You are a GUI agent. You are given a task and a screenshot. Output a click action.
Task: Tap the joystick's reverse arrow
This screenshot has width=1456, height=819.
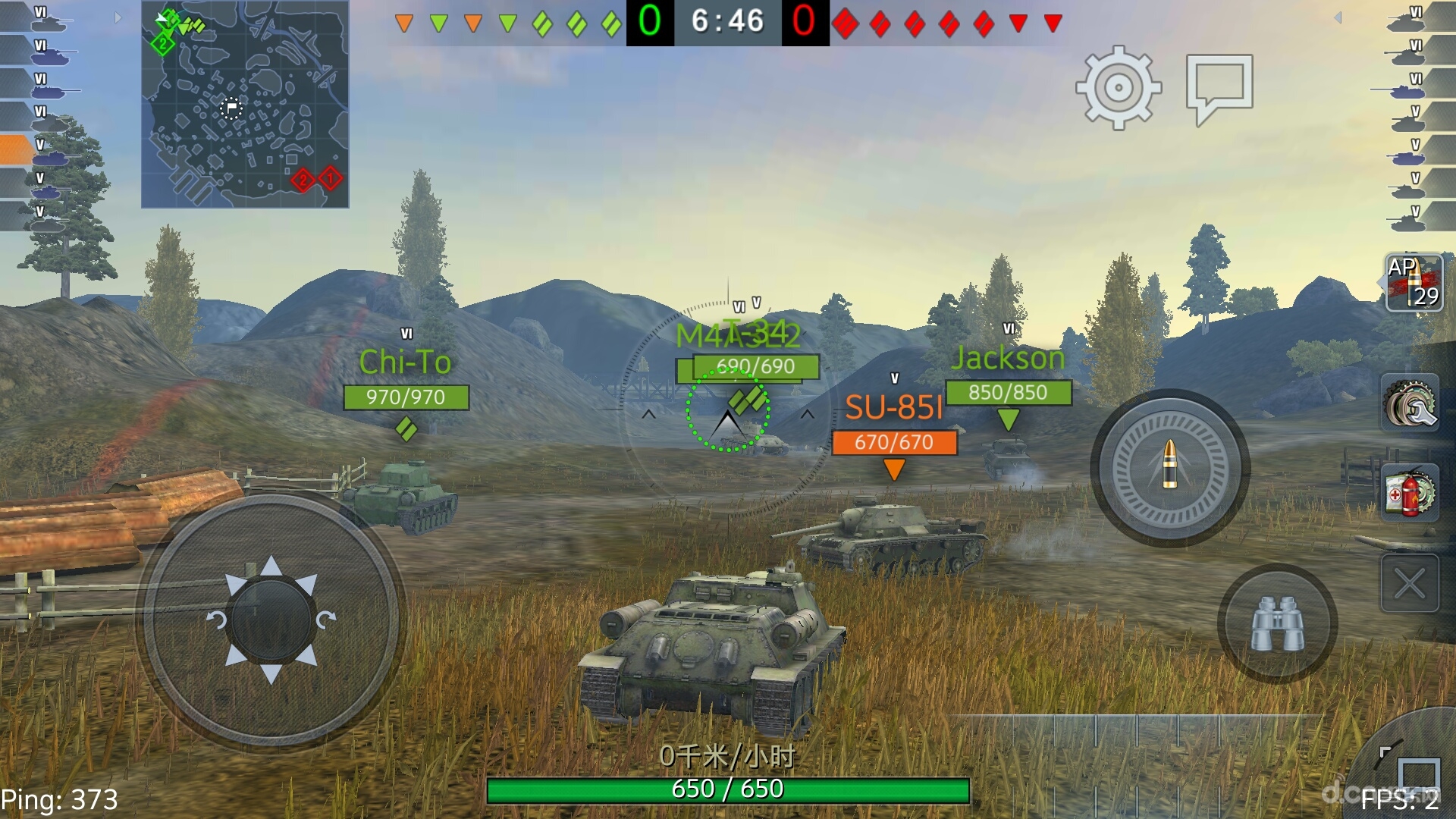point(271,673)
